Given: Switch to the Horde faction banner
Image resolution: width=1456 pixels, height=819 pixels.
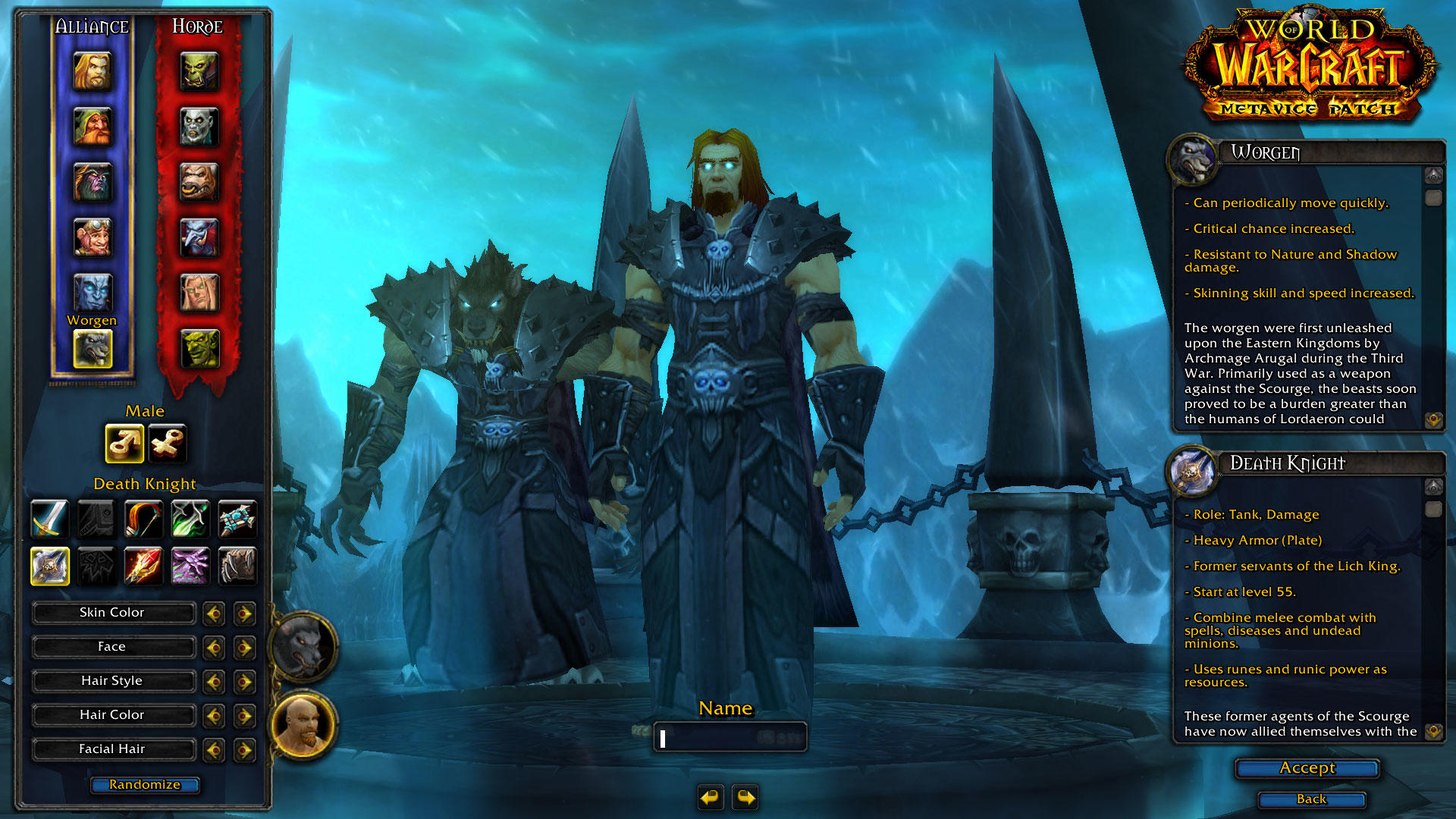Looking at the screenshot, I should [x=197, y=26].
